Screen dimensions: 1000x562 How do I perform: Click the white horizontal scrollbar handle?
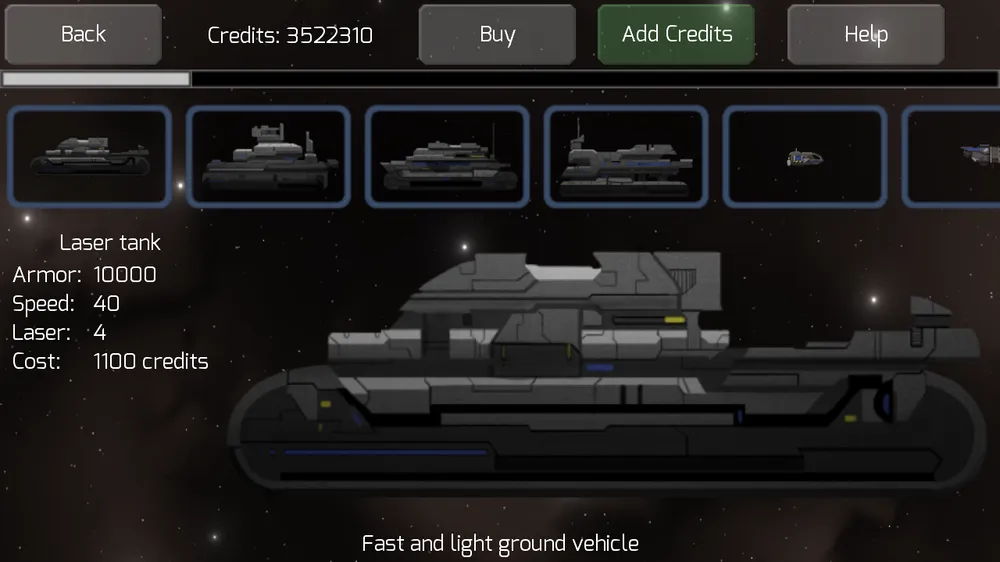coord(96,78)
